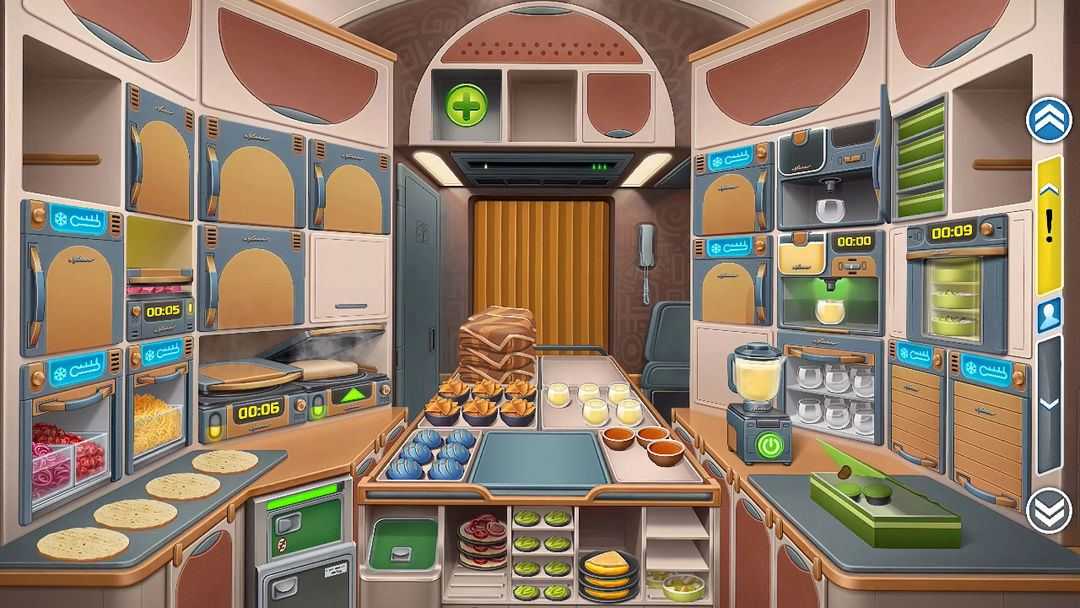Click the double chevron down button
Viewport: 1080px width, 608px height.
(x=1049, y=512)
